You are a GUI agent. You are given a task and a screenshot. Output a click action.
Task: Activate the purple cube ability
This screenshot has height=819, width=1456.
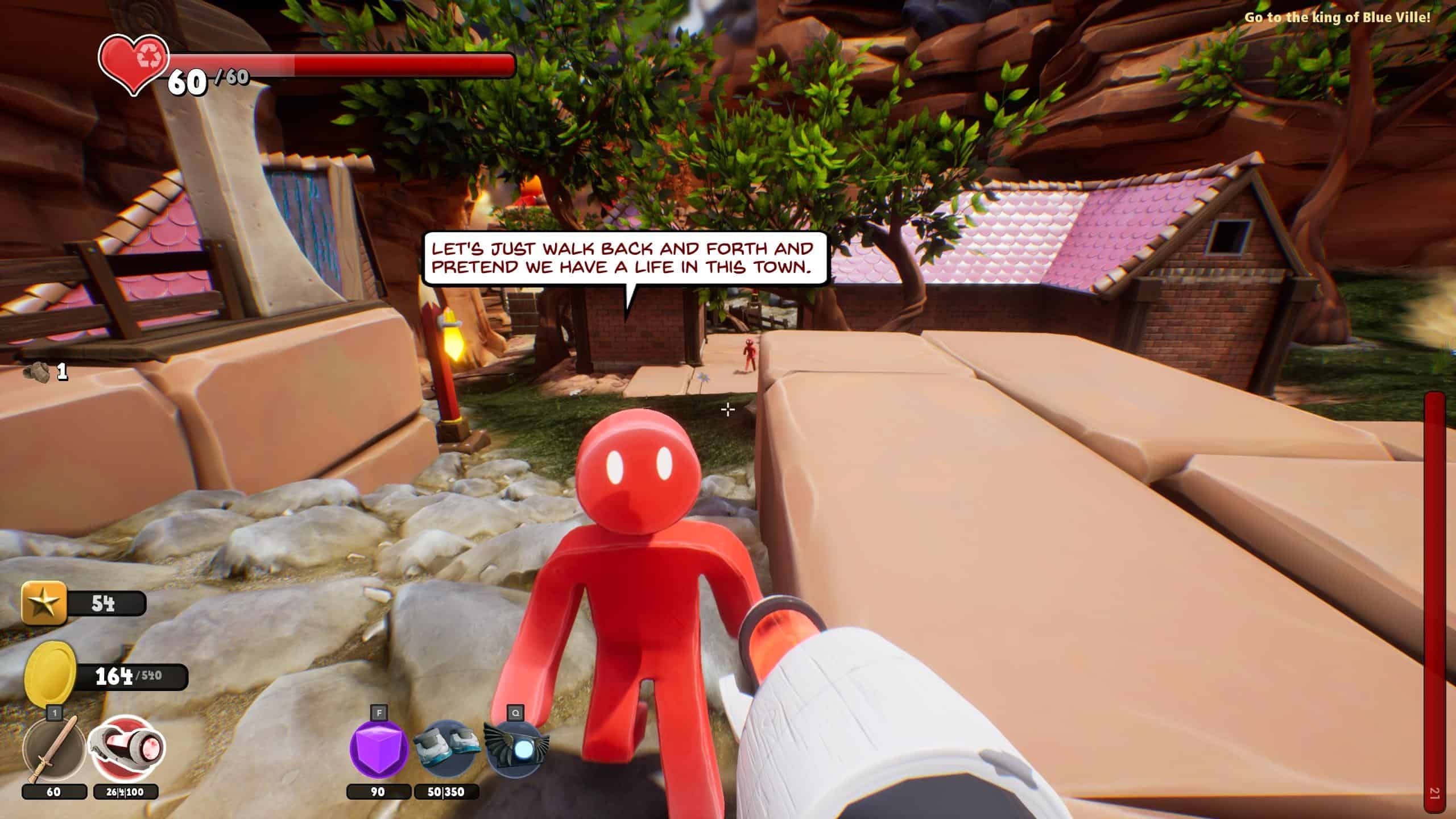(x=378, y=750)
